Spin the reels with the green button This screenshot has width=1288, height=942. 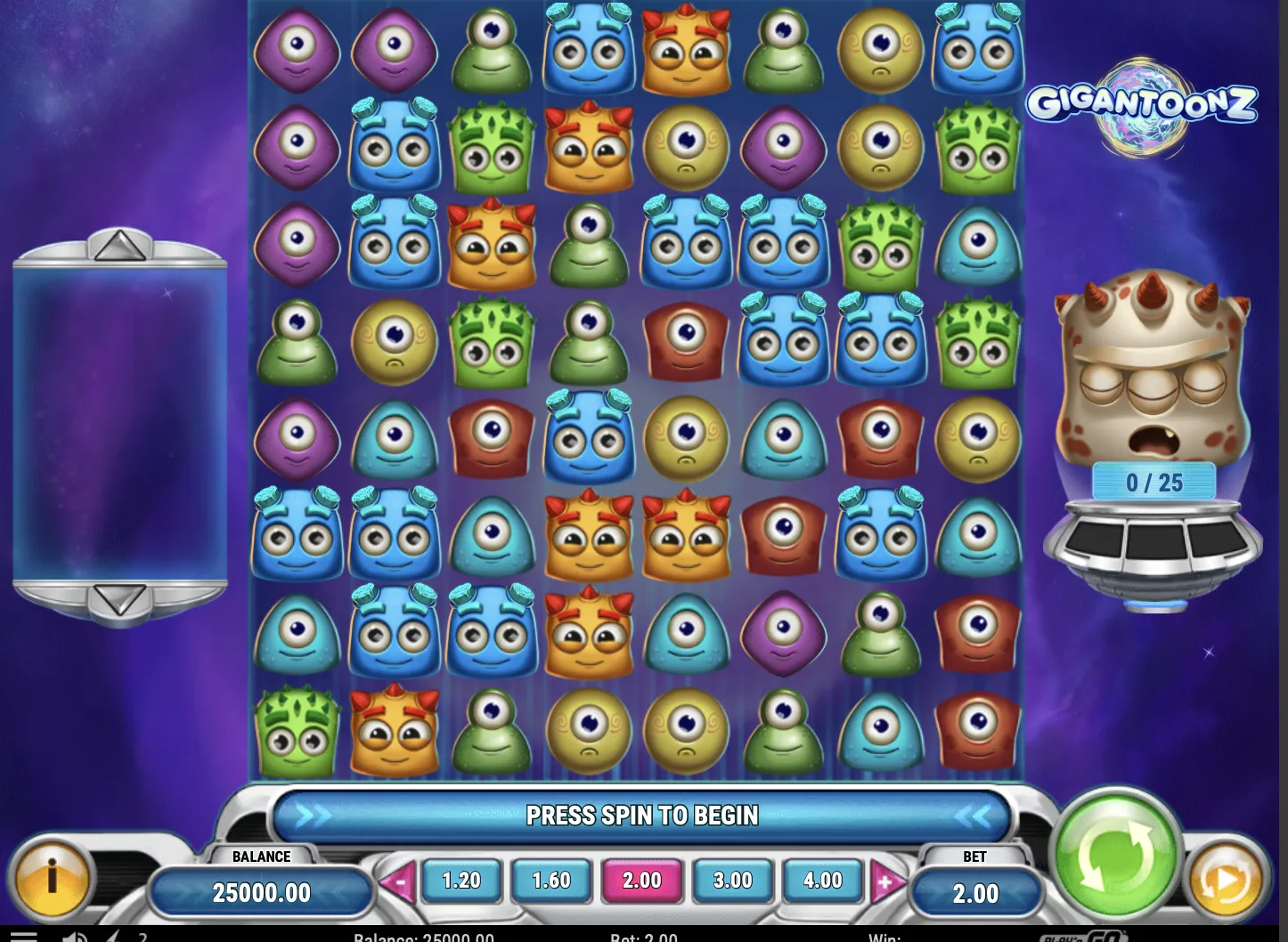point(1116,857)
